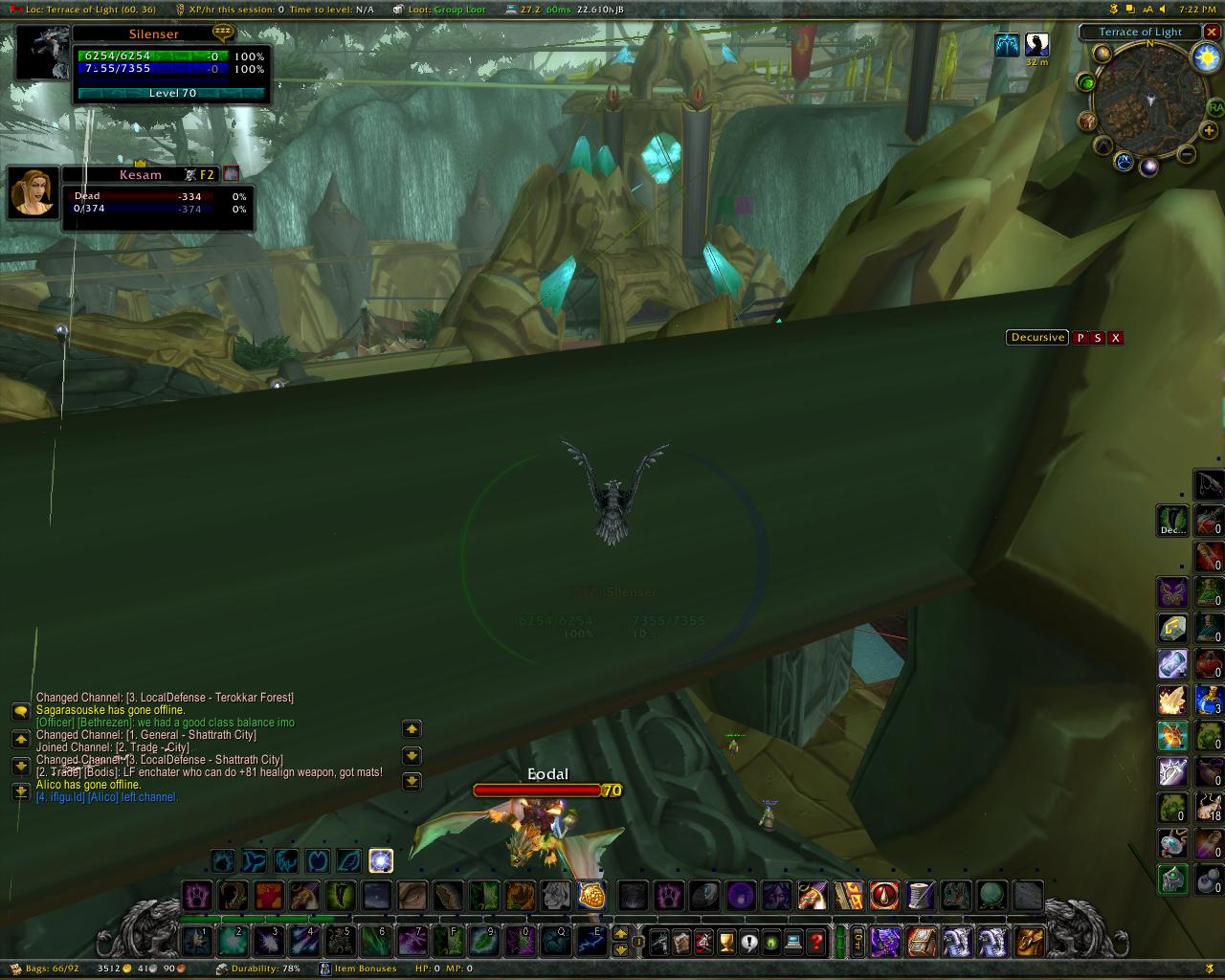
Task: Zoom in the minimap with plus button
Action: click(x=1209, y=130)
